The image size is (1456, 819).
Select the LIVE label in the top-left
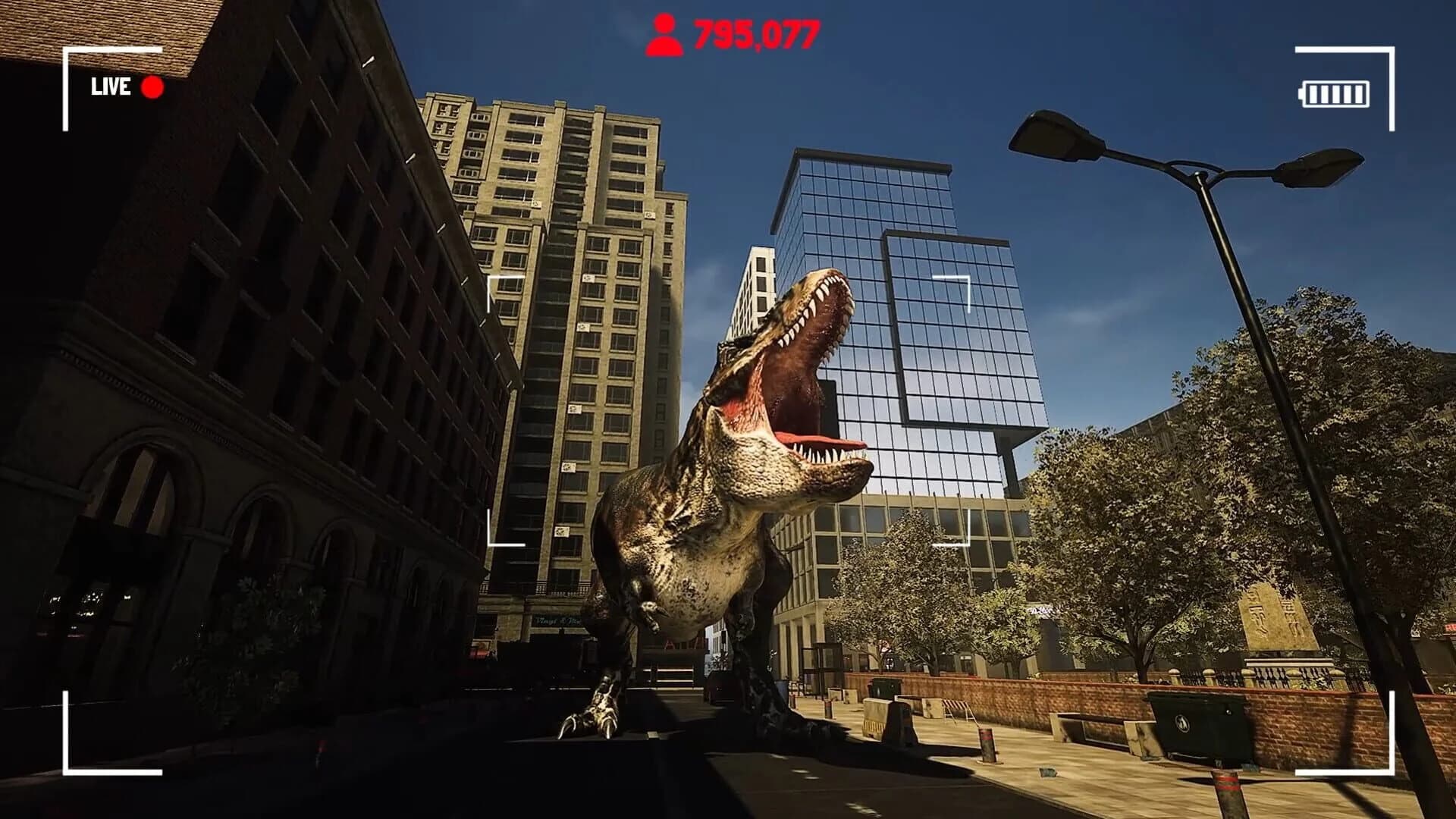click(111, 88)
